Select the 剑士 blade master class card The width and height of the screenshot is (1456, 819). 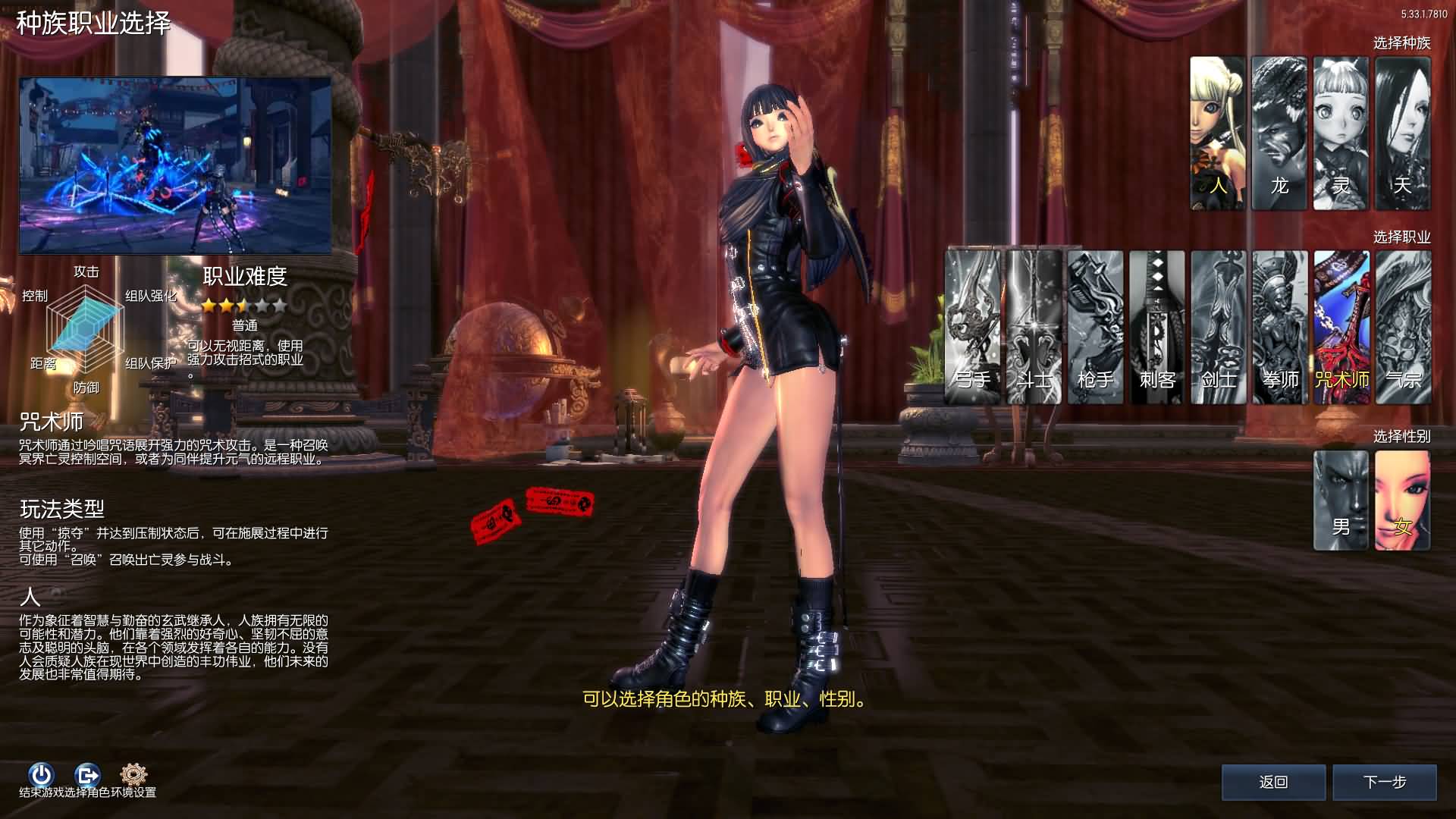pos(1218,327)
